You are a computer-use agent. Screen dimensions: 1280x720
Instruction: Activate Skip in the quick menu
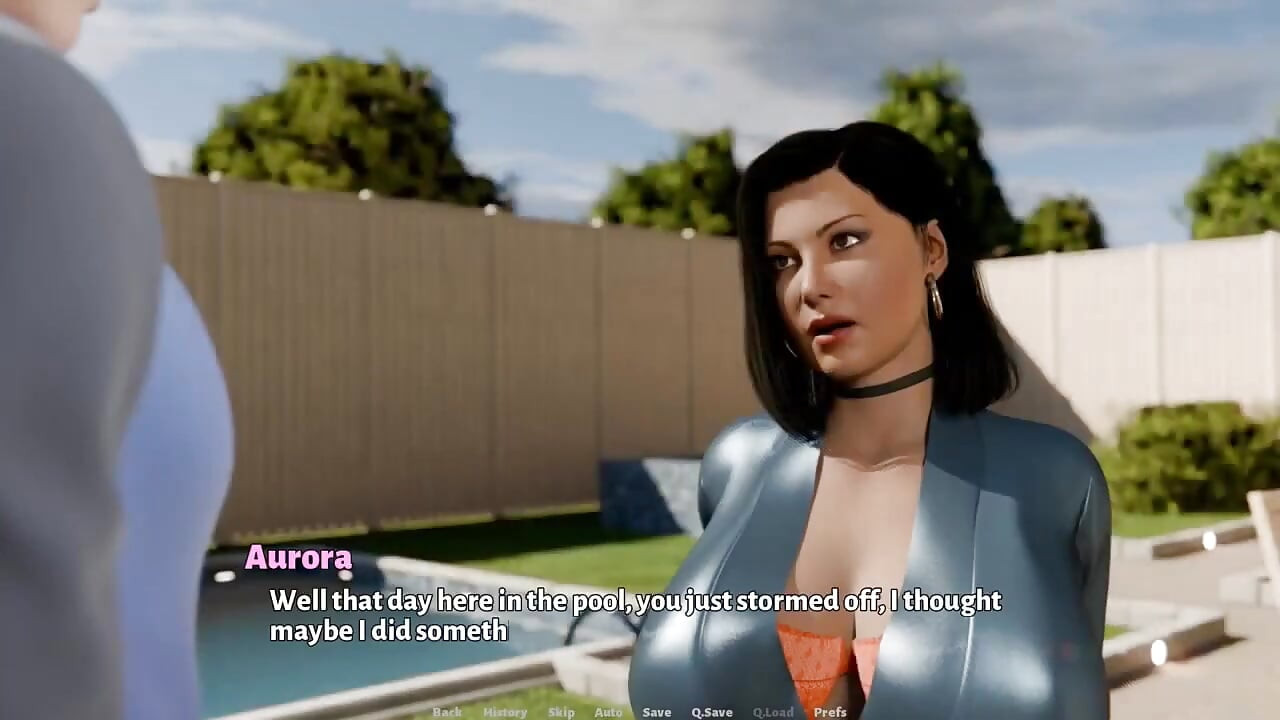pyautogui.click(x=561, y=712)
